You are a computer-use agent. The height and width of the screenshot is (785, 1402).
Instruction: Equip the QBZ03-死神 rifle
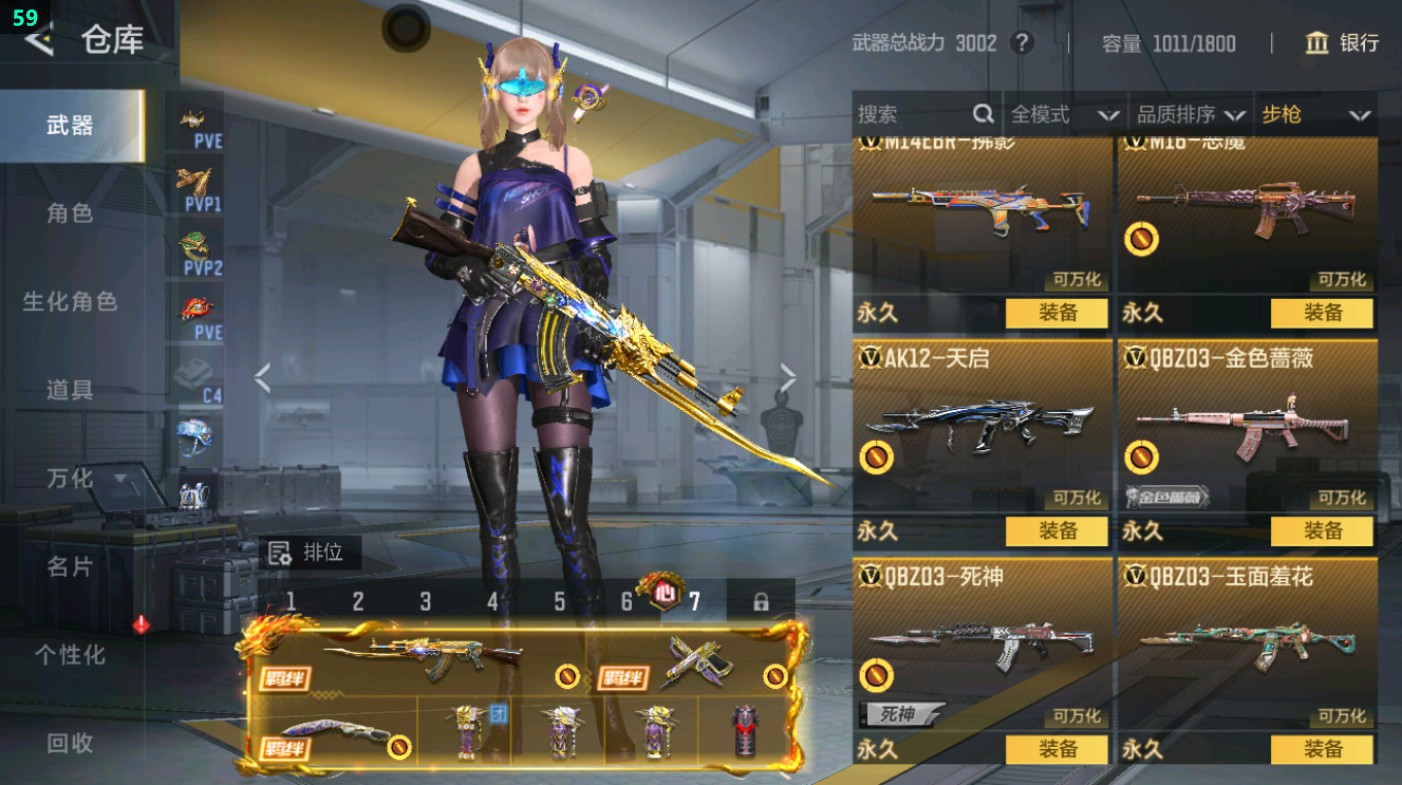(x=1057, y=749)
